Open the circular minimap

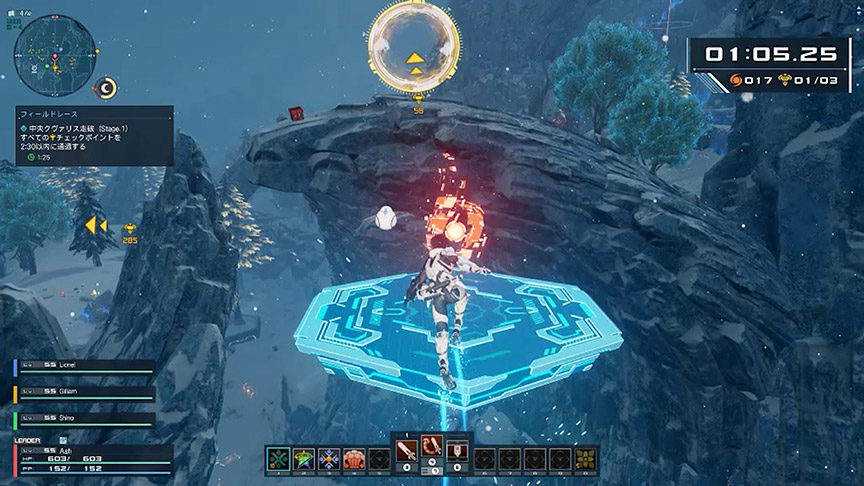tap(54, 51)
